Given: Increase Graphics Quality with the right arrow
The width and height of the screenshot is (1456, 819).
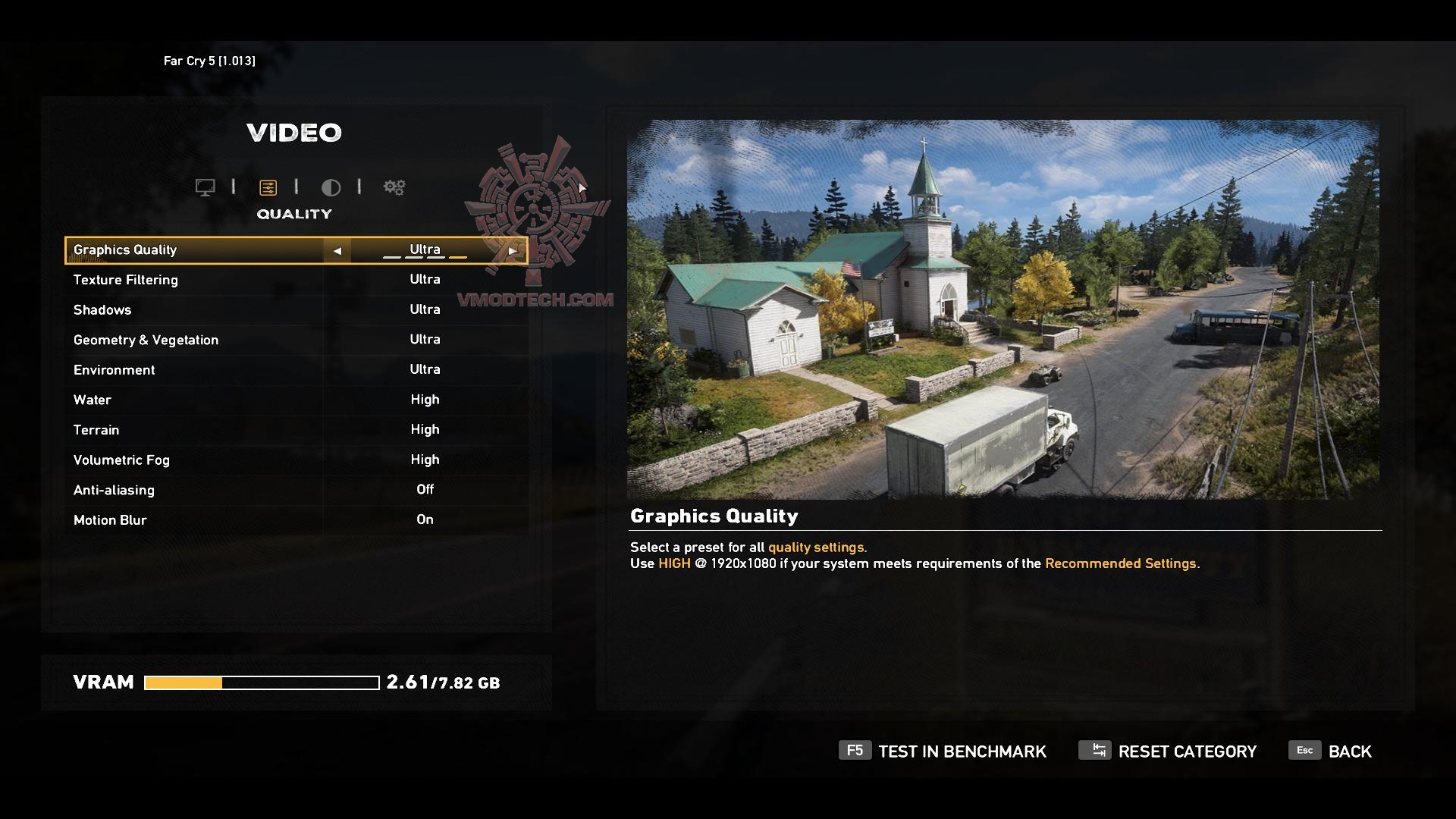Looking at the screenshot, I should [x=513, y=250].
